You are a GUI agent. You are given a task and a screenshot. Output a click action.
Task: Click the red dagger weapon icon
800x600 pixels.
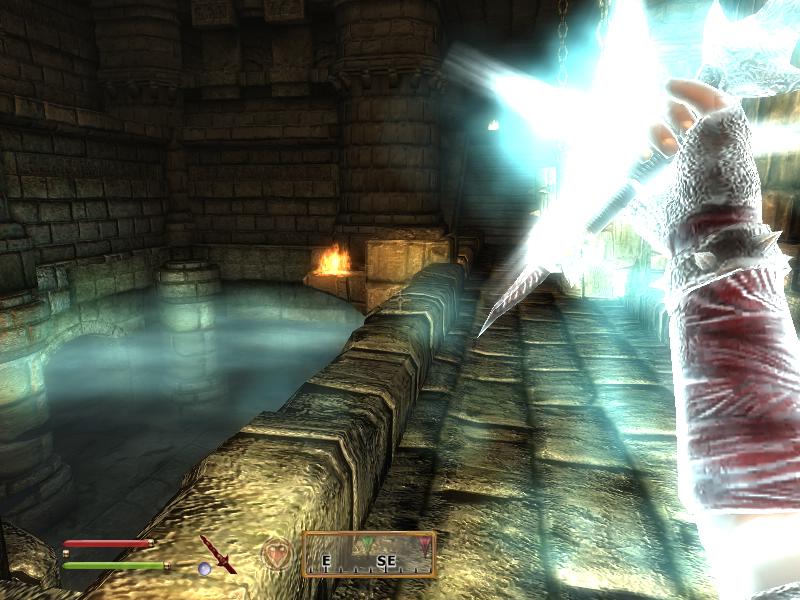215,553
